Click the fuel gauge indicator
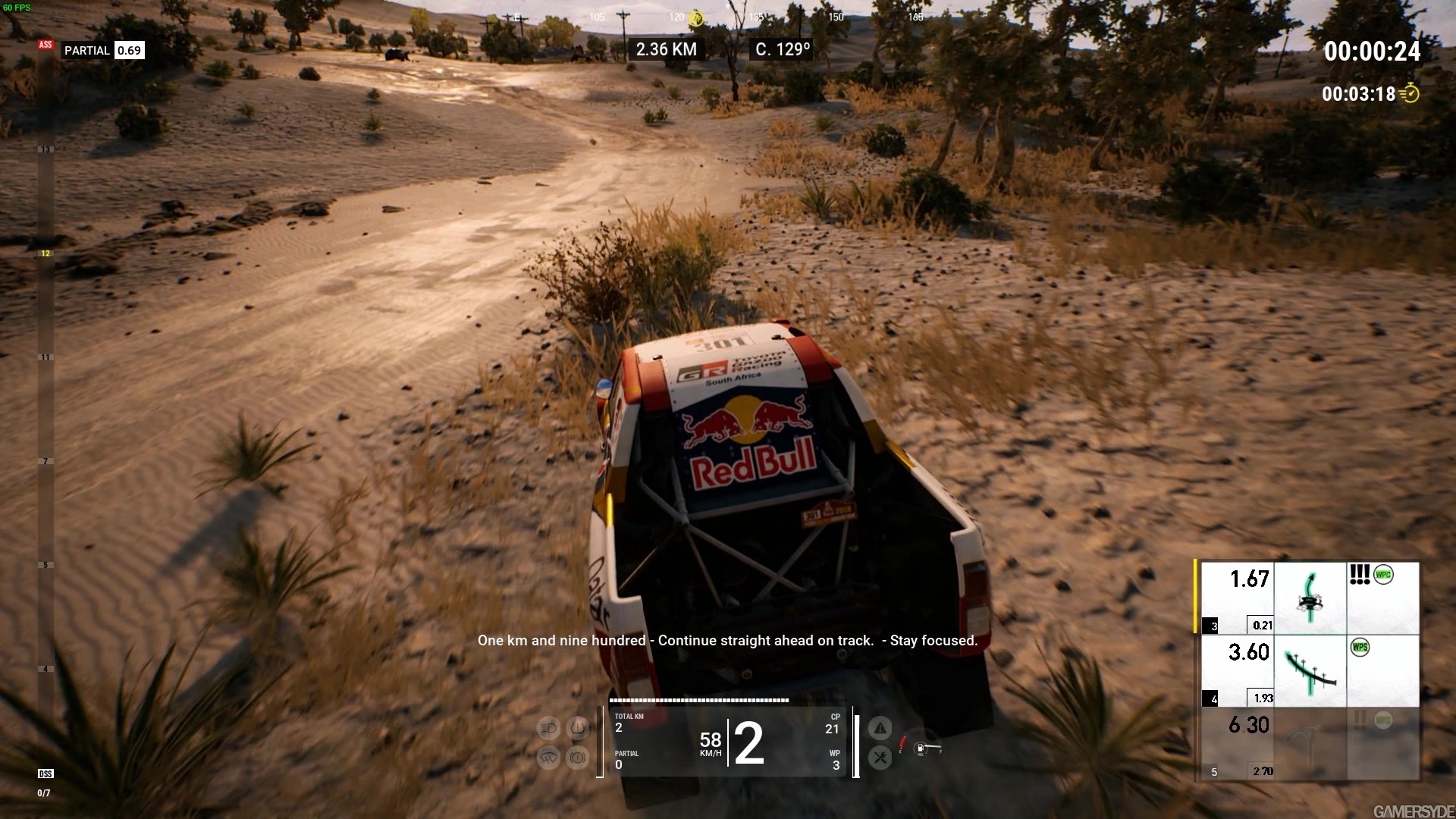The image size is (1456, 819). [x=921, y=748]
